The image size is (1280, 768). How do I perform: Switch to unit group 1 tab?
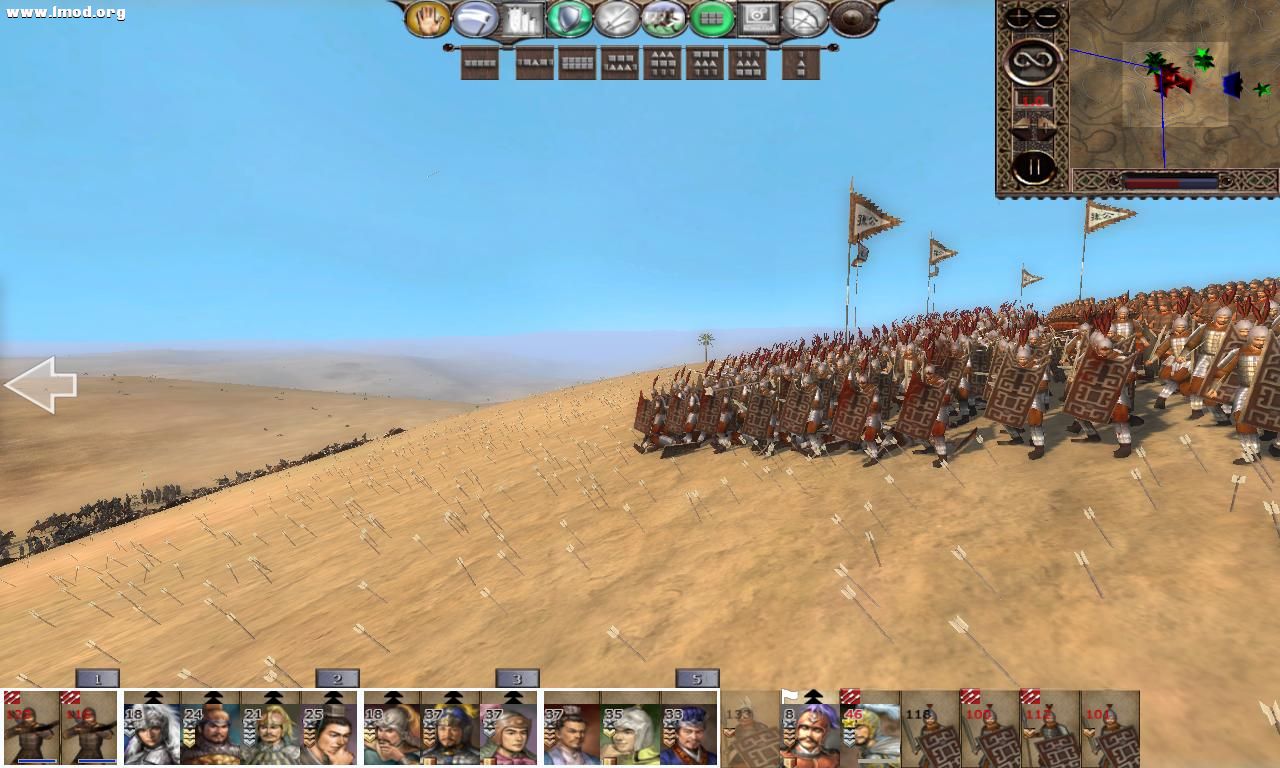[97, 678]
